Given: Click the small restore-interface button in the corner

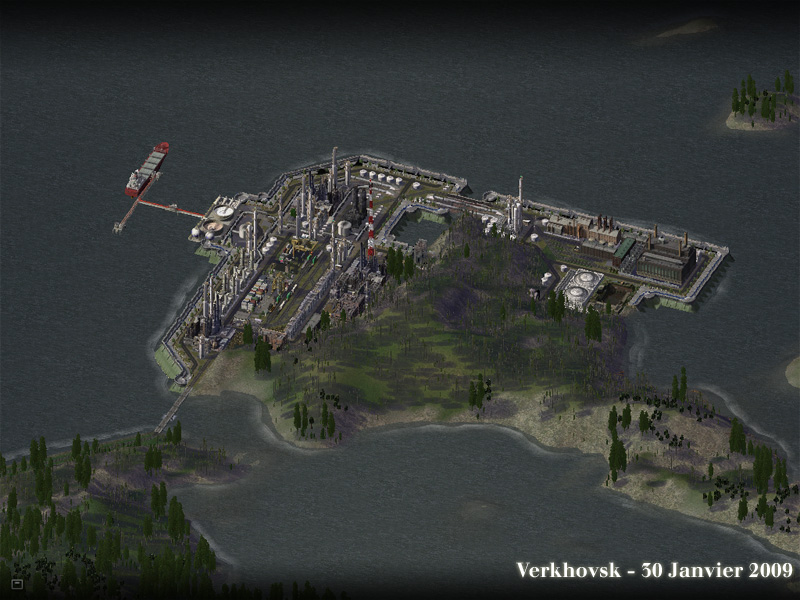Looking at the screenshot, I should (x=17, y=582).
